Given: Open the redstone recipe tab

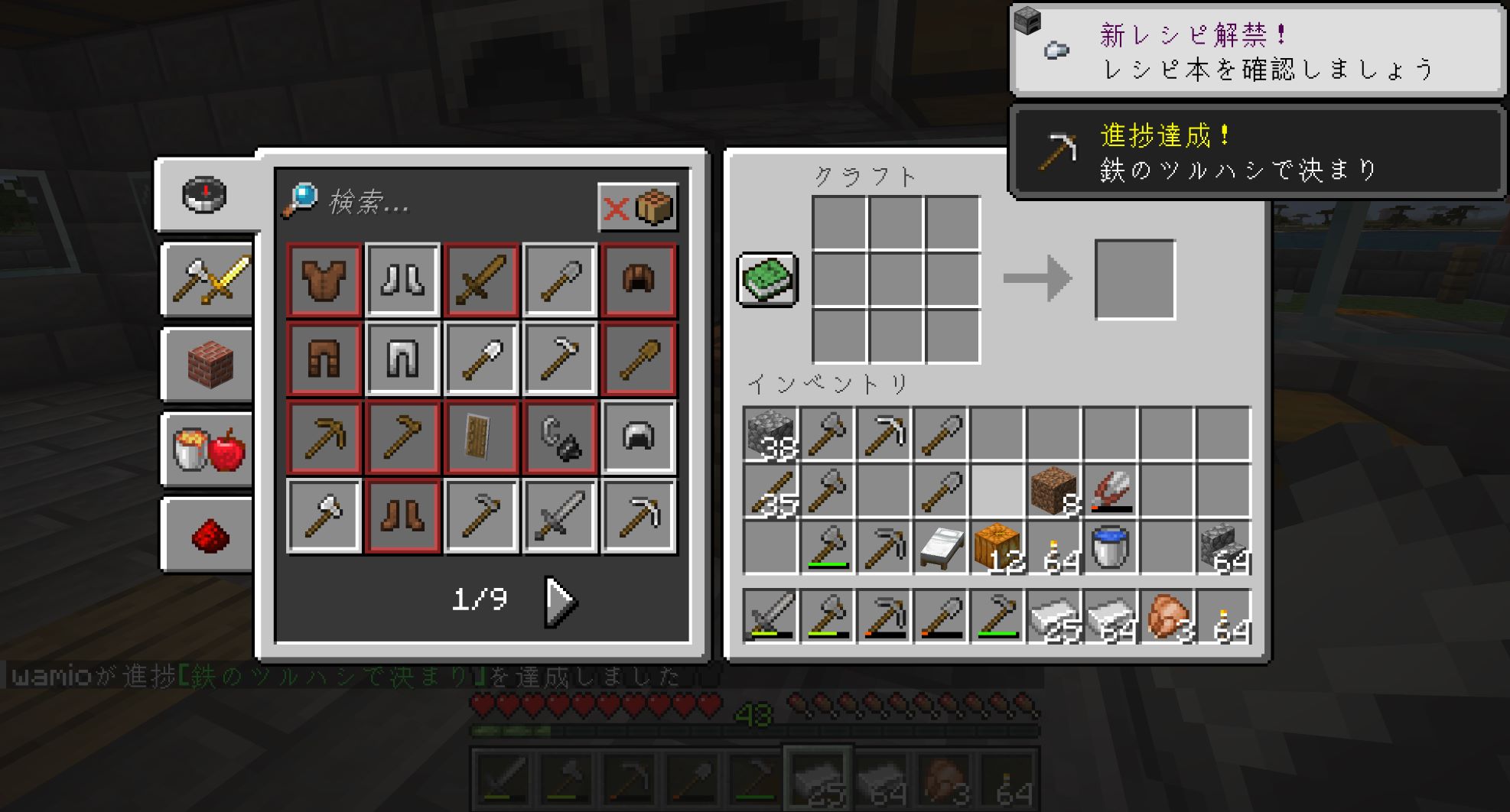Looking at the screenshot, I should coord(208,534).
